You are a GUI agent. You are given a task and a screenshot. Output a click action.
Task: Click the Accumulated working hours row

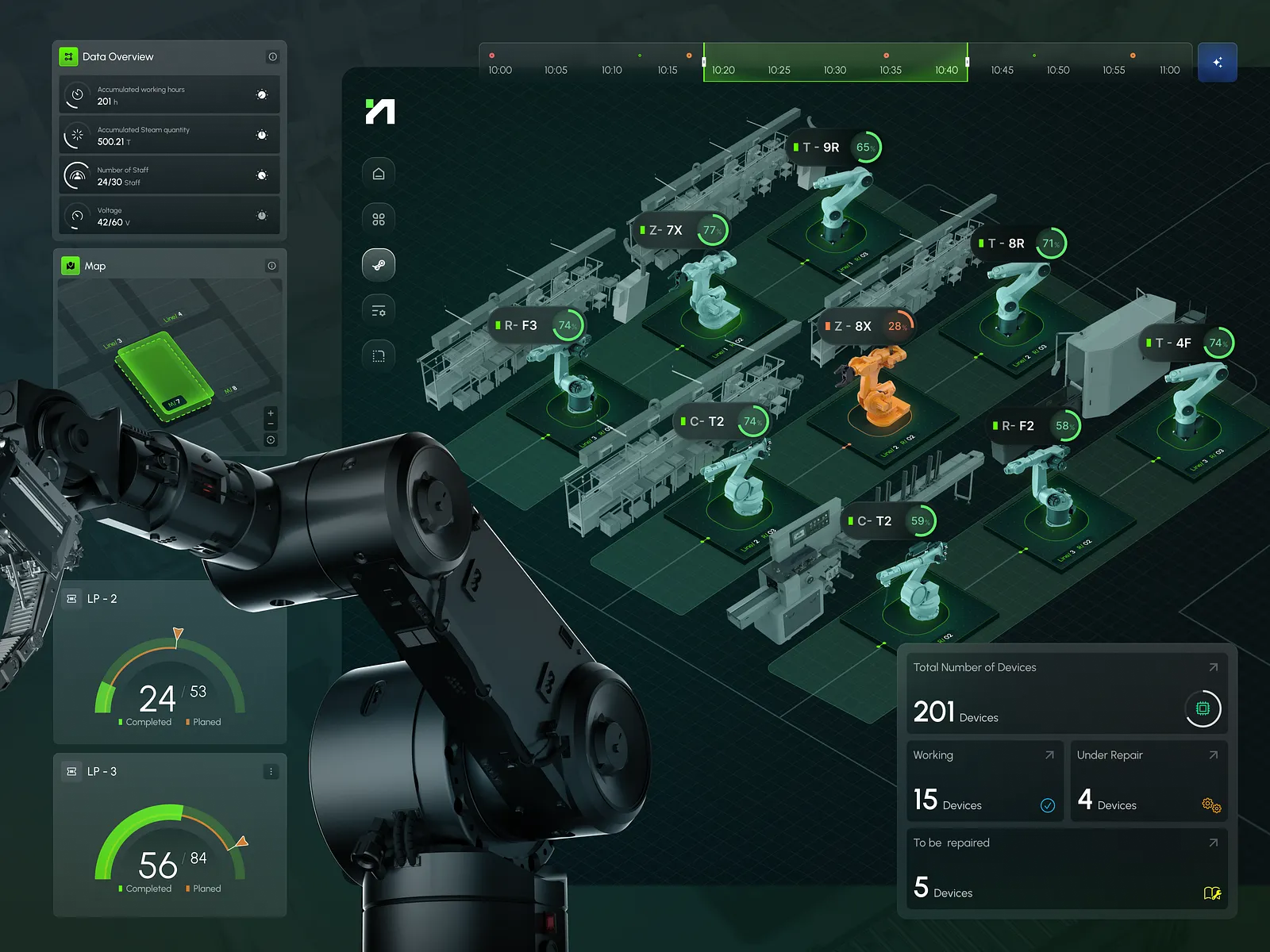[170, 95]
